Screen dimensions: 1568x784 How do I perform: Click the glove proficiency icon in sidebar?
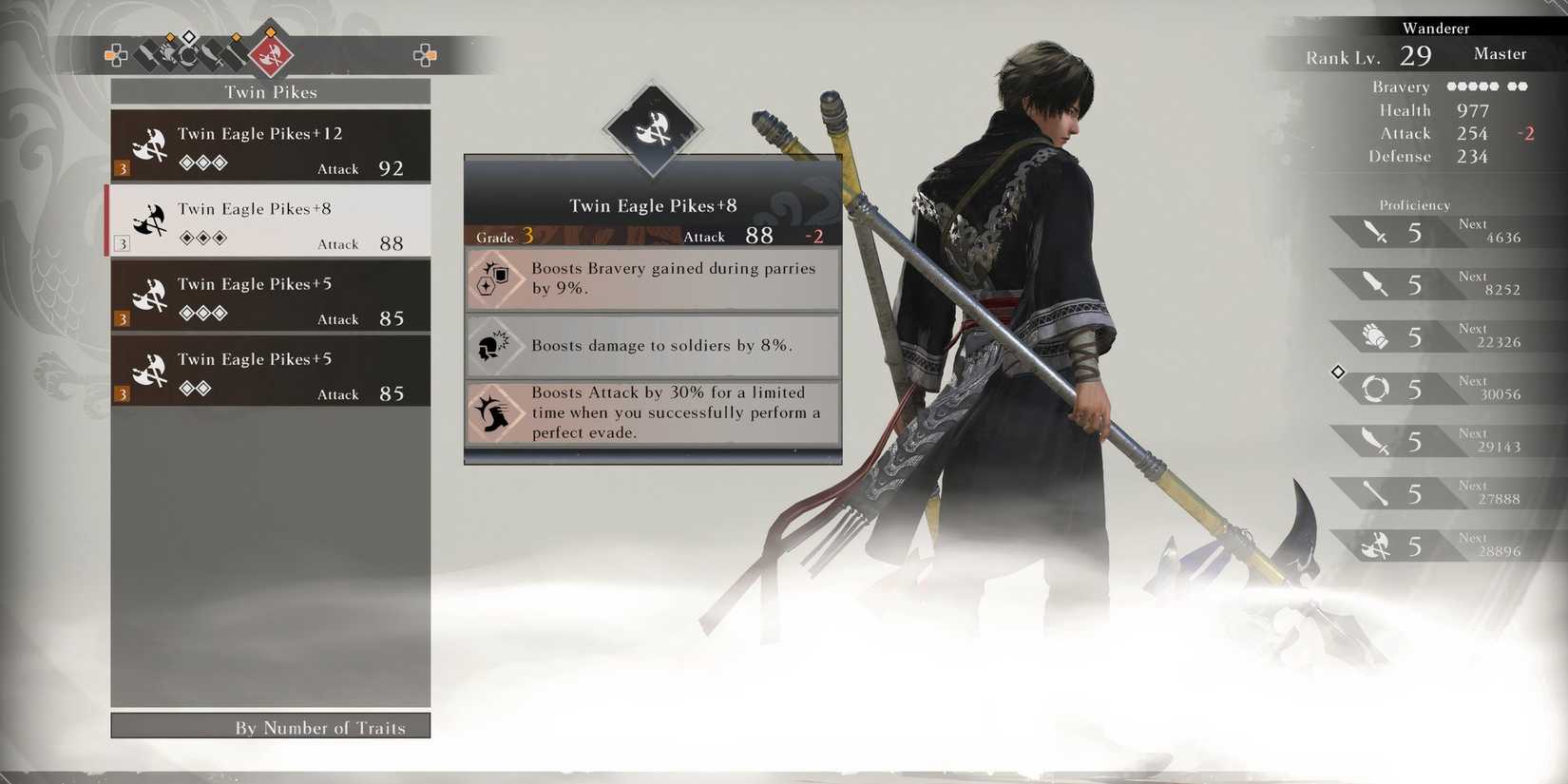tap(1373, 335)
